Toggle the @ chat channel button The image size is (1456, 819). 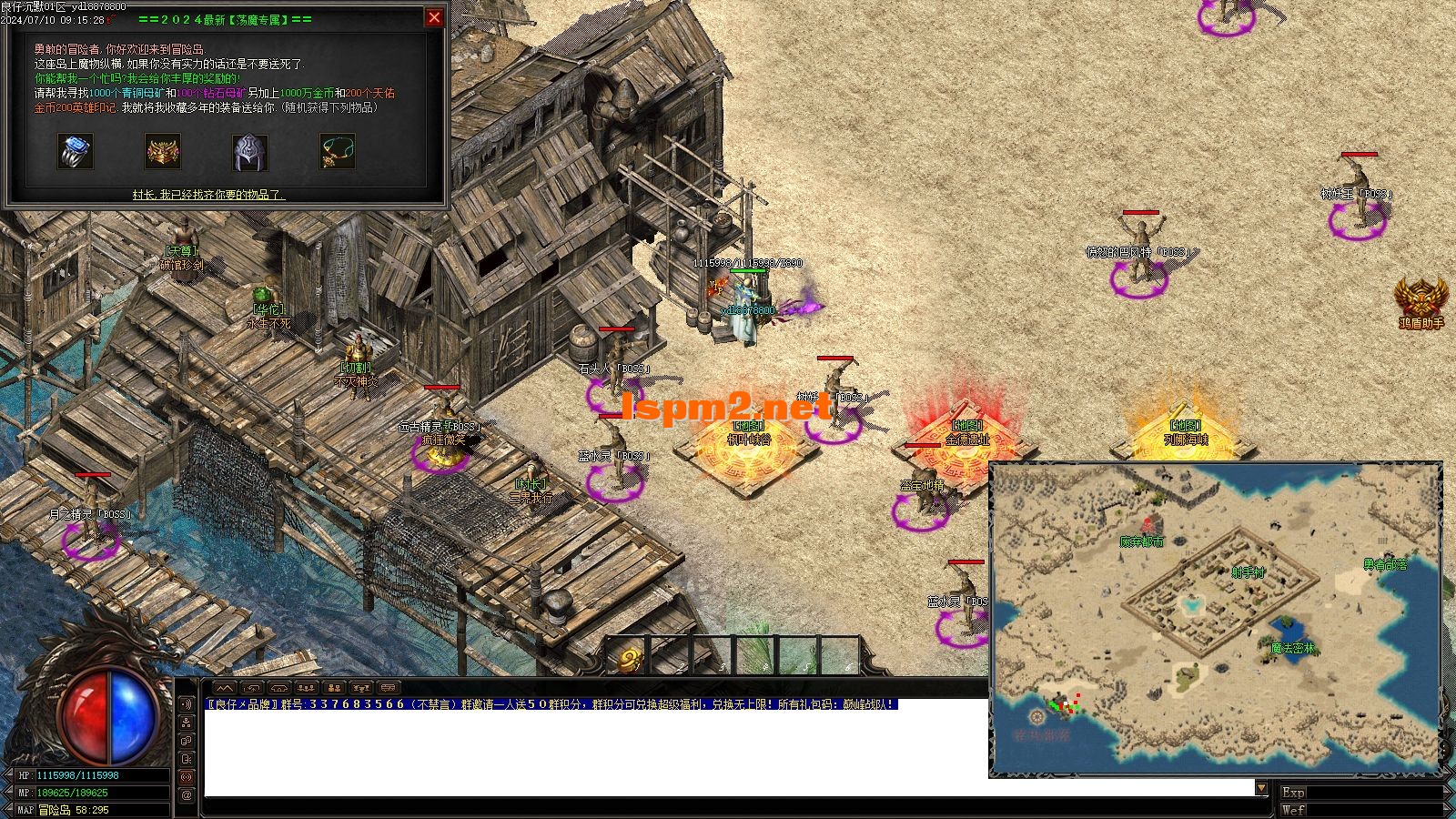[187, 794]
